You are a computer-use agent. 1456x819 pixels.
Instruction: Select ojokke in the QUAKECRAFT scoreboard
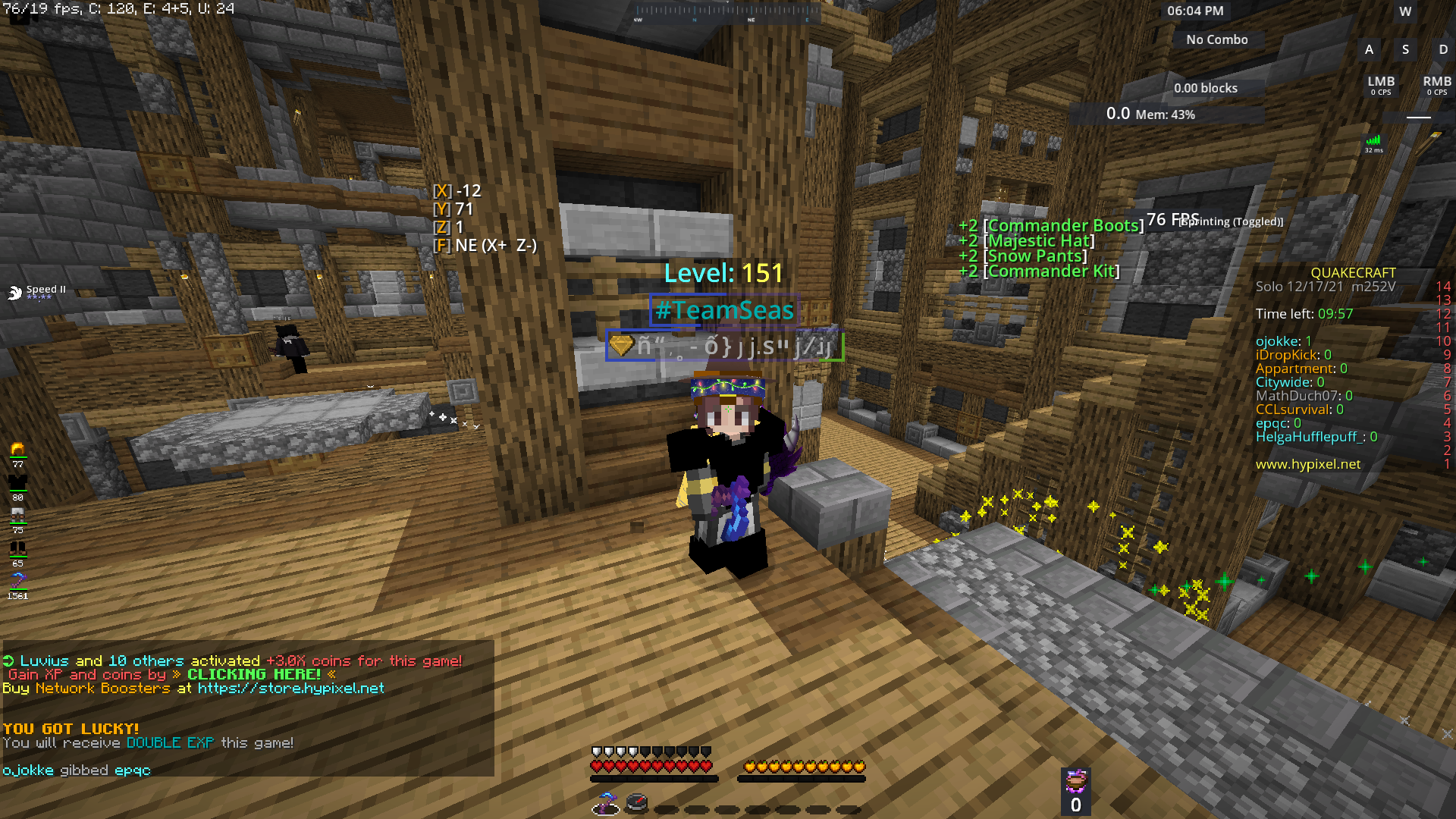pos(1279,340)
